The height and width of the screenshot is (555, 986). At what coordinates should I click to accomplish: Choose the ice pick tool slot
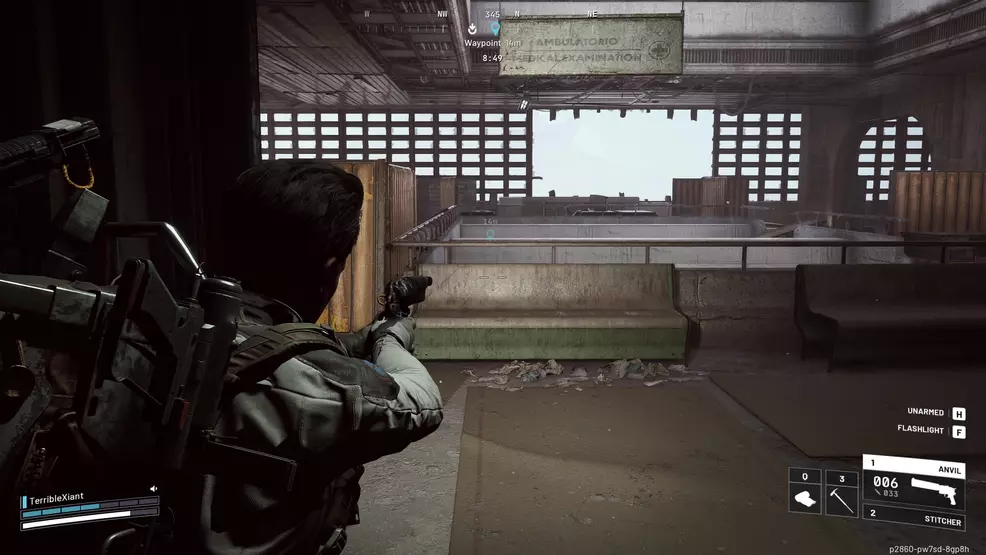pos(841,492)
